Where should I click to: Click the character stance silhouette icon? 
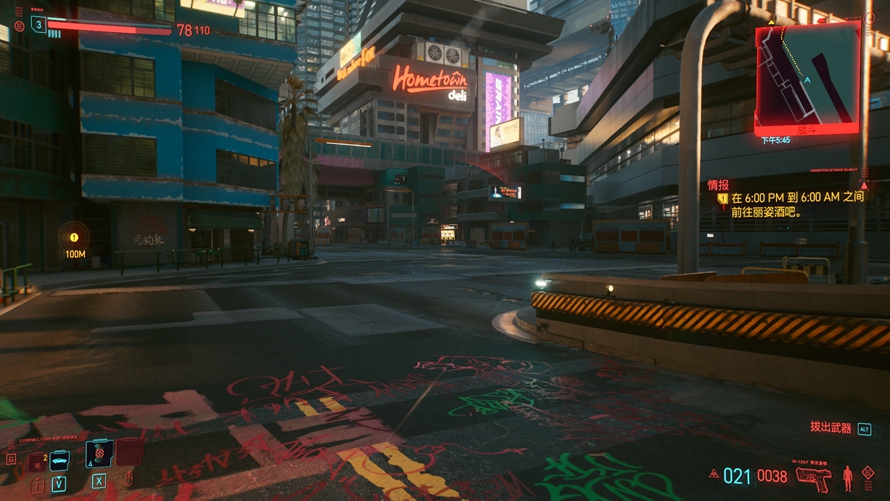[848, 475]
